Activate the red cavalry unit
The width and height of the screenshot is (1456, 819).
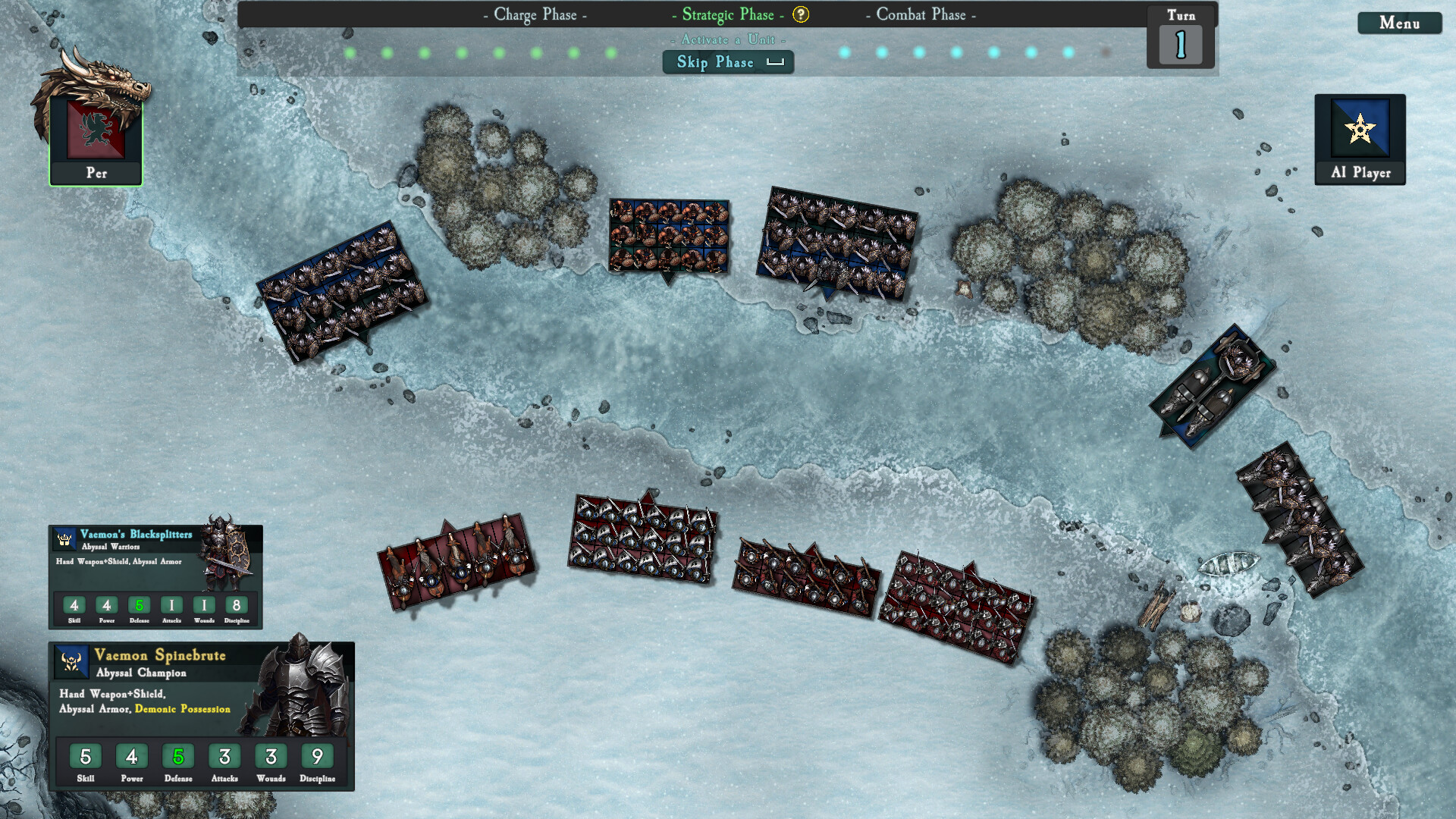(457, 563)
